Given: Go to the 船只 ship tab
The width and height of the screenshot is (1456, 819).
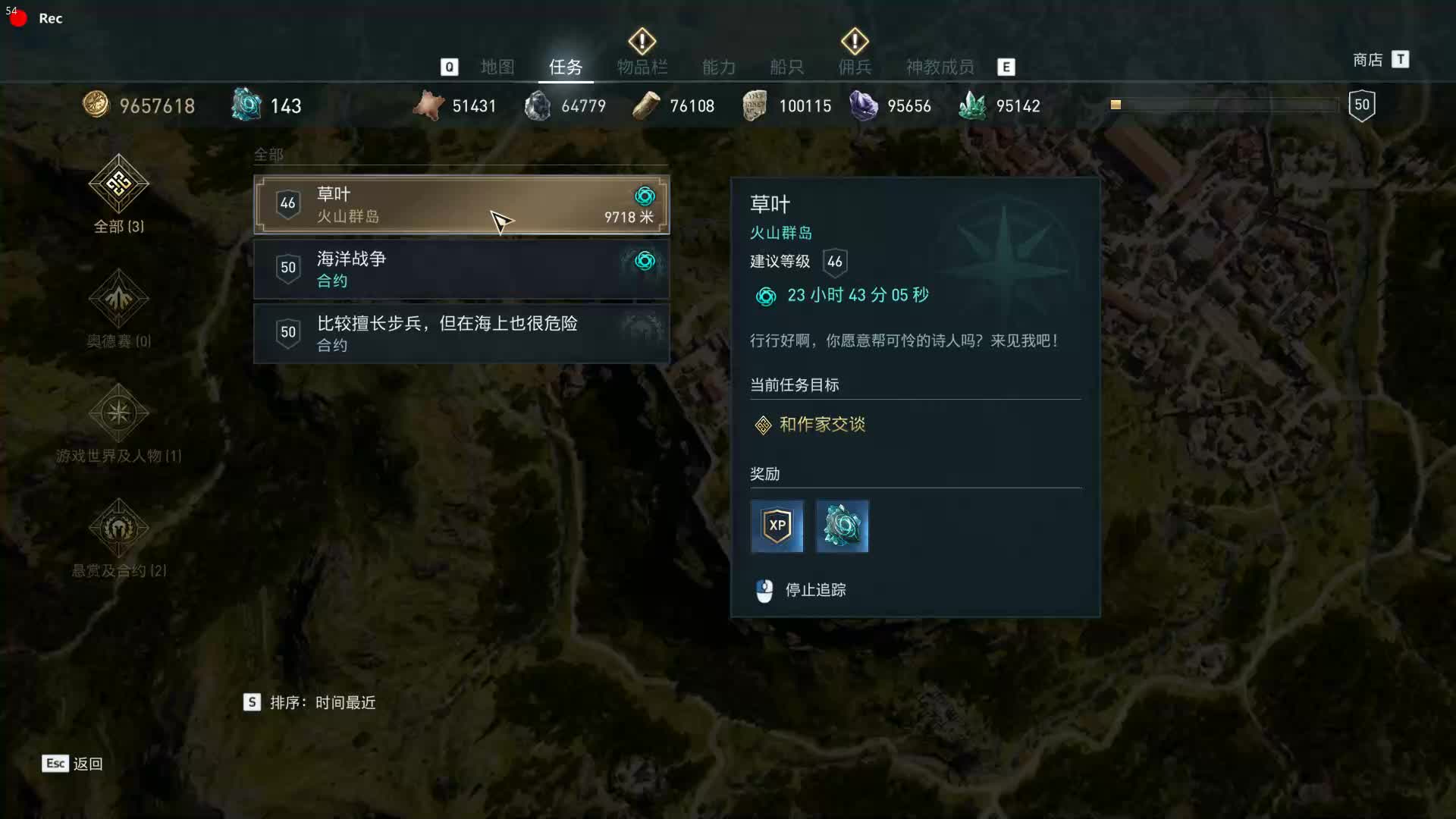Looking at the screenshot, I should click(x=786, y=67).
